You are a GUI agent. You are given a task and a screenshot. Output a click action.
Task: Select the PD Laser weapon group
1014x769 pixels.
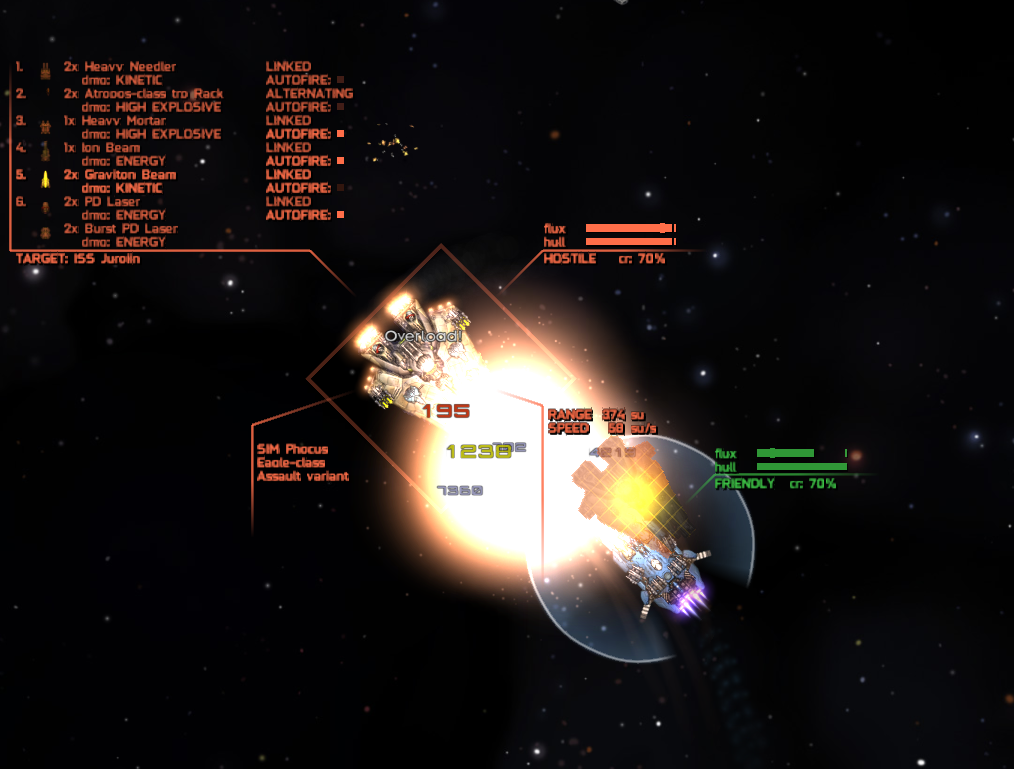pyautogui.click(x=117, y=202)
